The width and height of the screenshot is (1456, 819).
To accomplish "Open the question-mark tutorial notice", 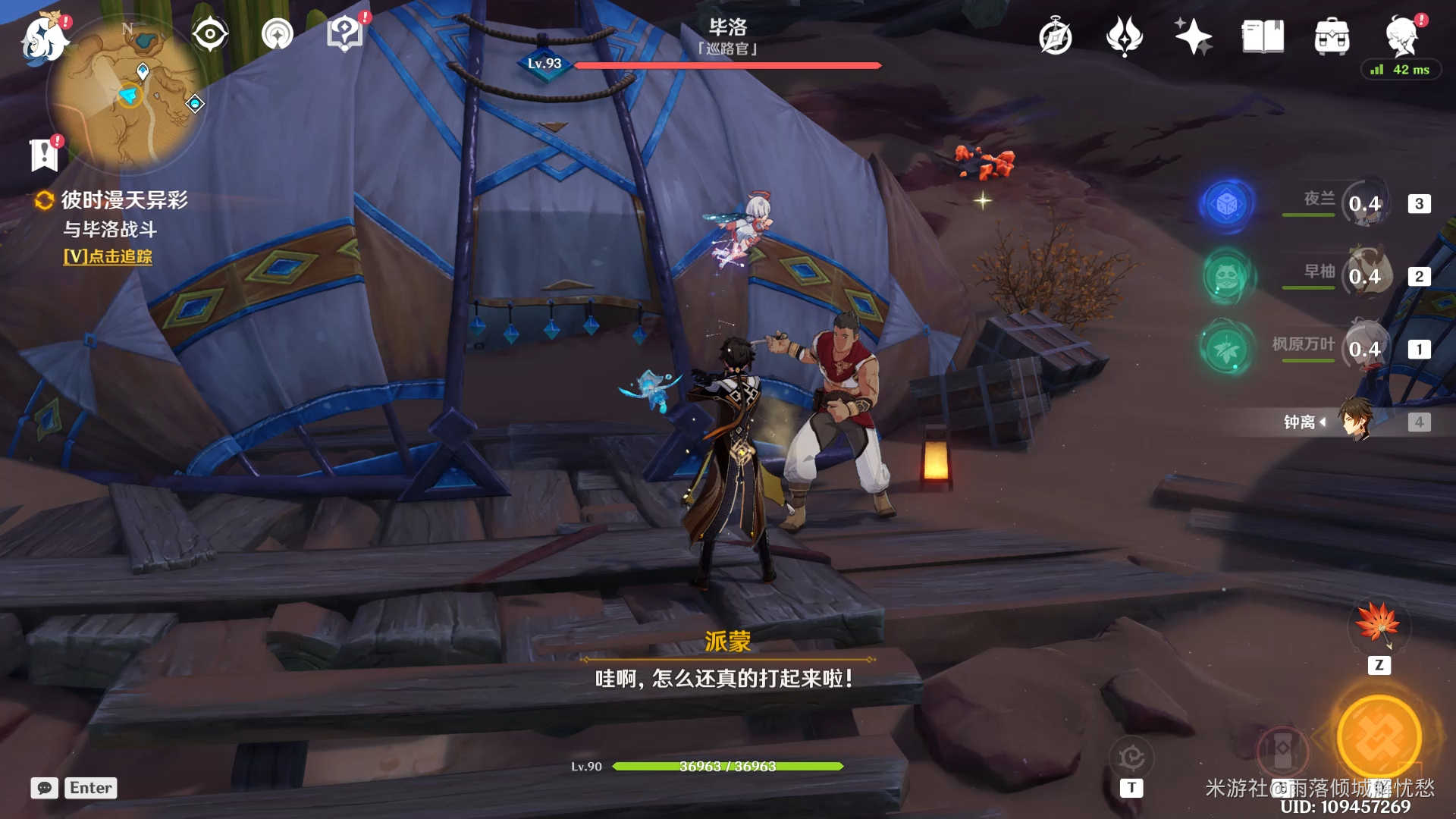I will (x=345, y=35).
